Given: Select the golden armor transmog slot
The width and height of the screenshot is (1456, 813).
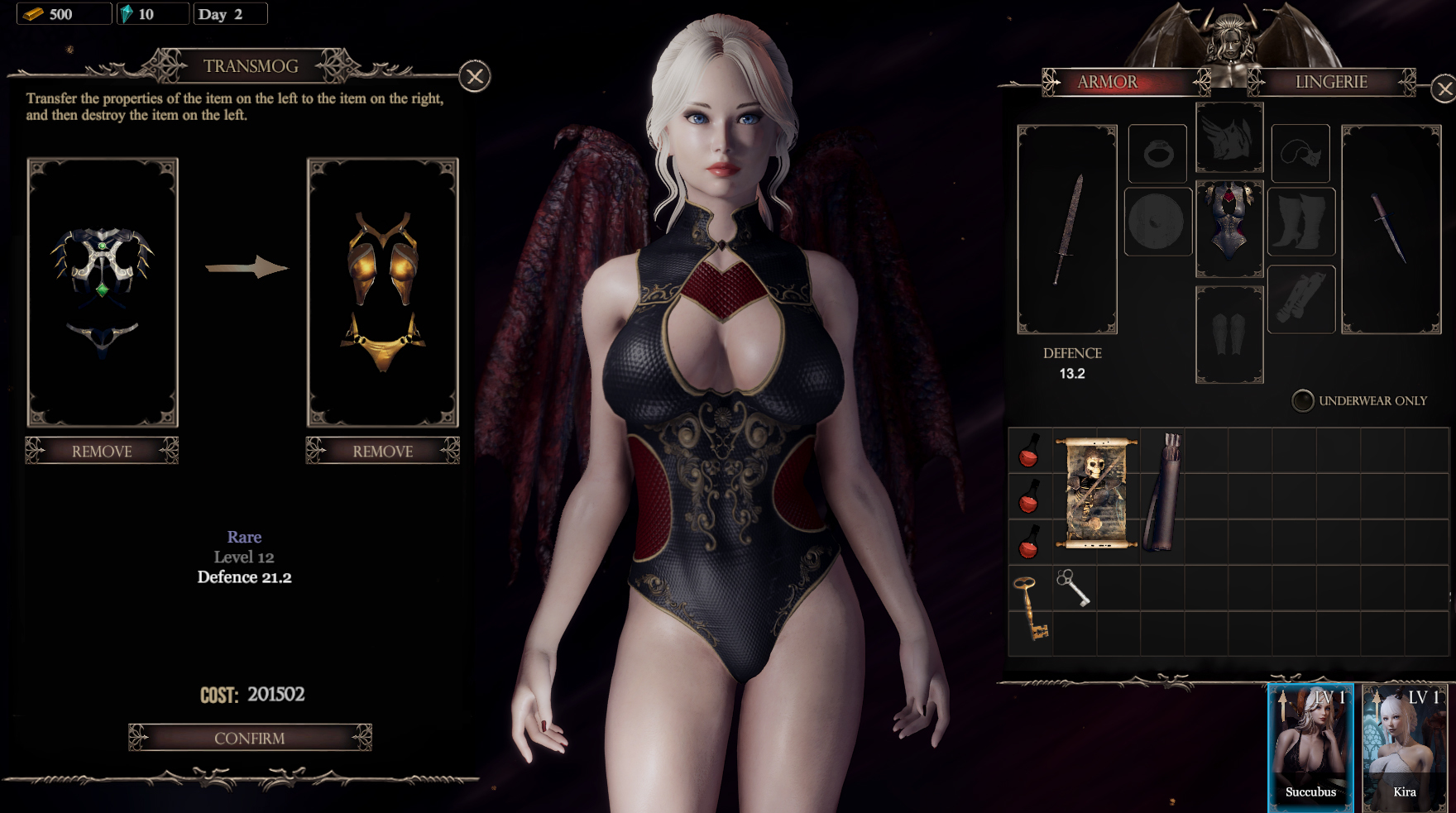Looking at the screenshot, I should (x=382, y=292).
